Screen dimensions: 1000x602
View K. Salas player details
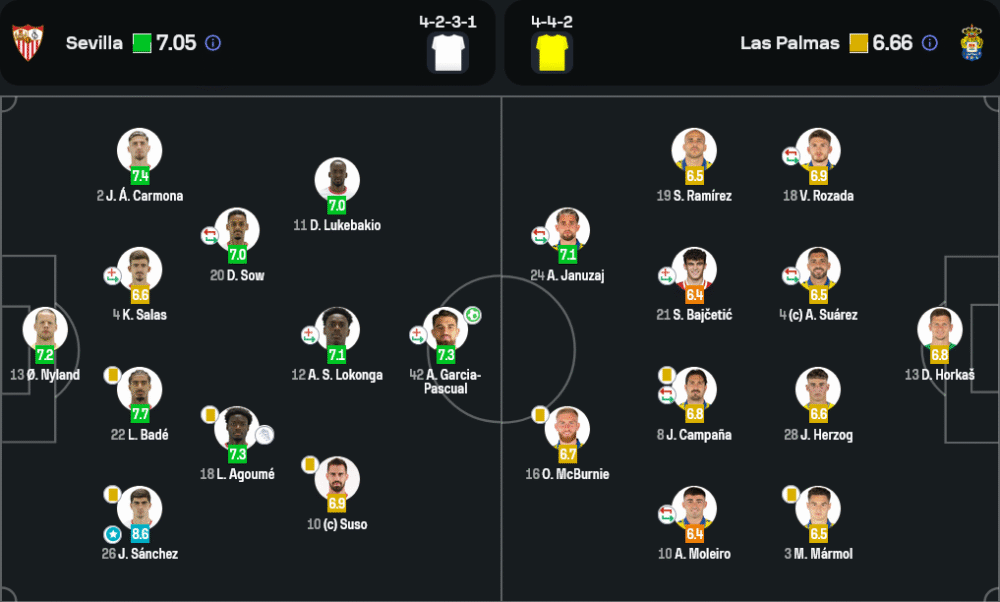point(140,269)
